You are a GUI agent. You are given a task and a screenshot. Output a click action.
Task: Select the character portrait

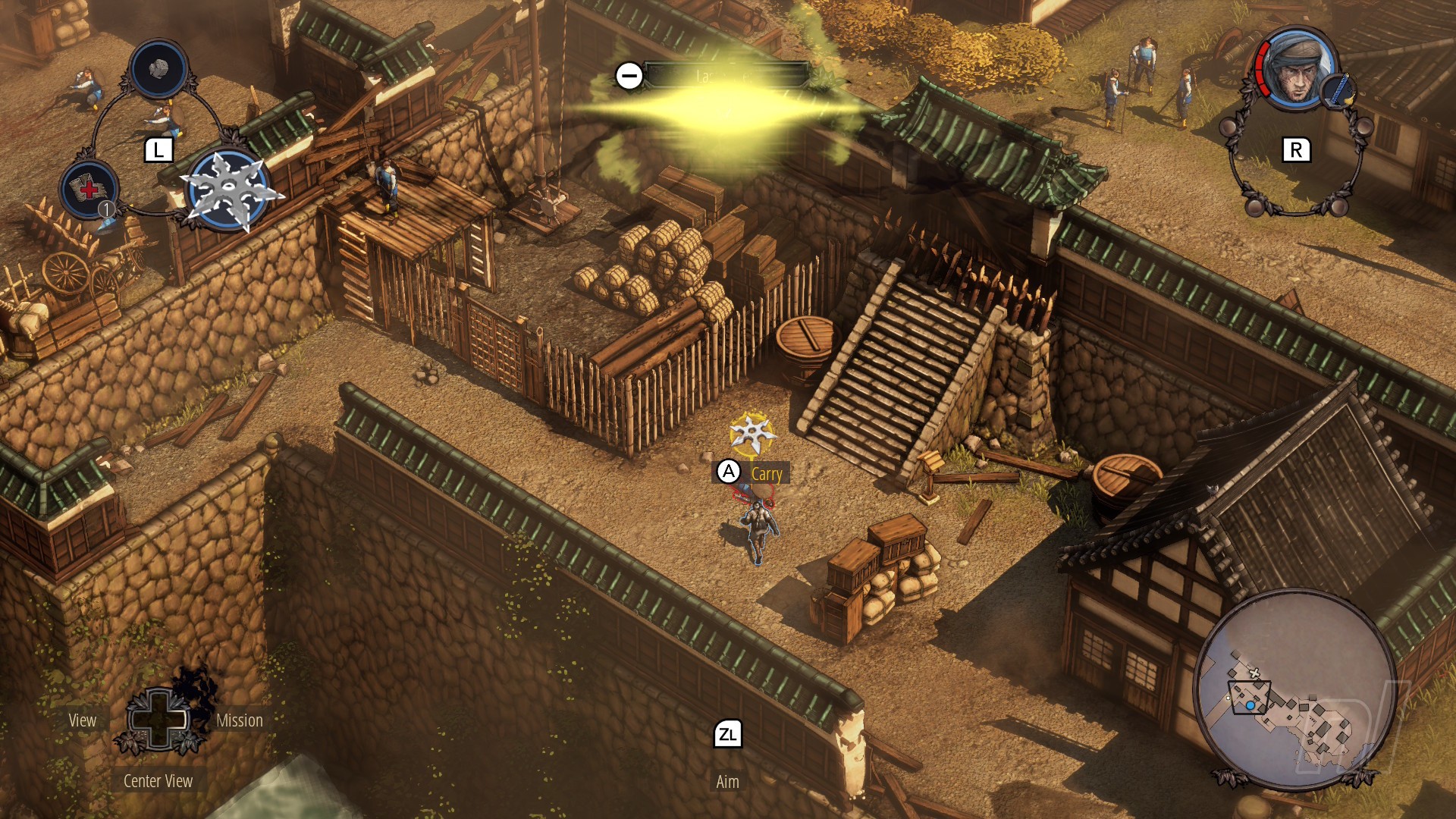point(1296,70)
